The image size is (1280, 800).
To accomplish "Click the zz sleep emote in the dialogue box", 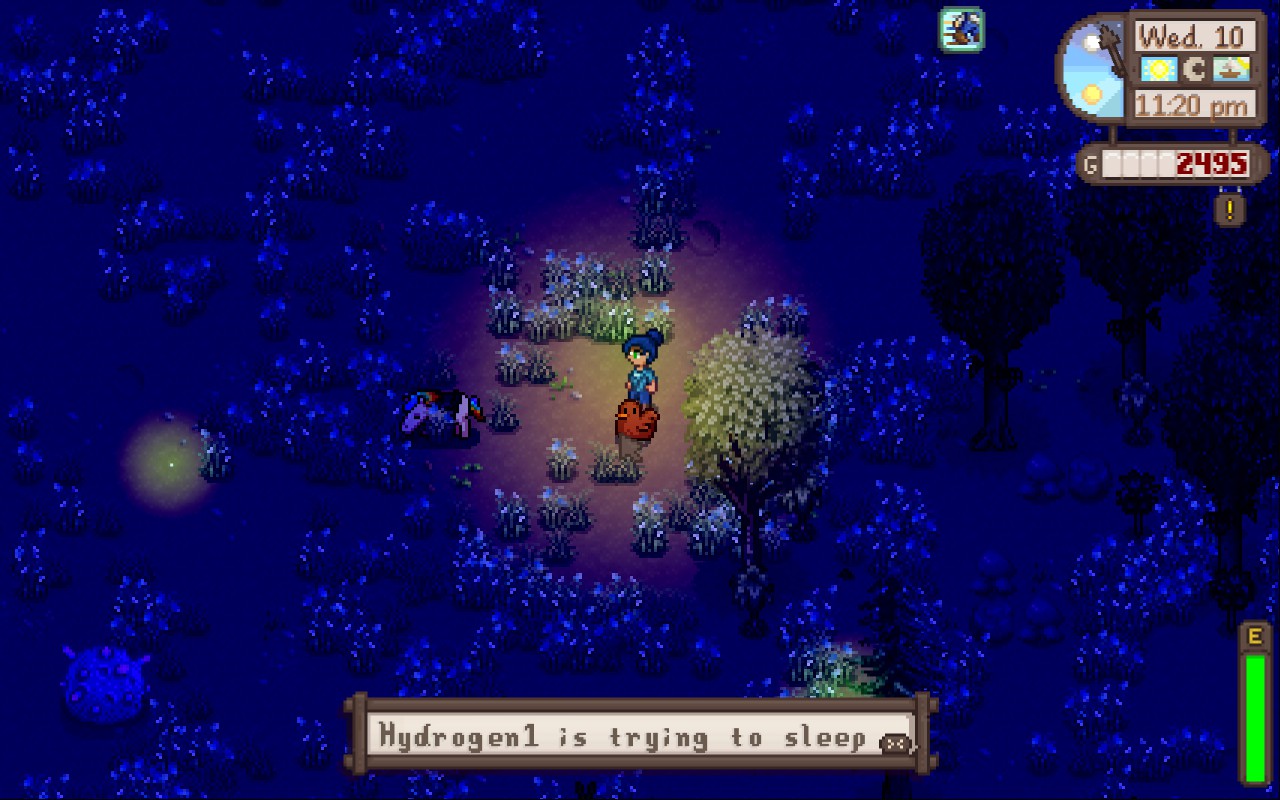I will click(x=893, y=740).
